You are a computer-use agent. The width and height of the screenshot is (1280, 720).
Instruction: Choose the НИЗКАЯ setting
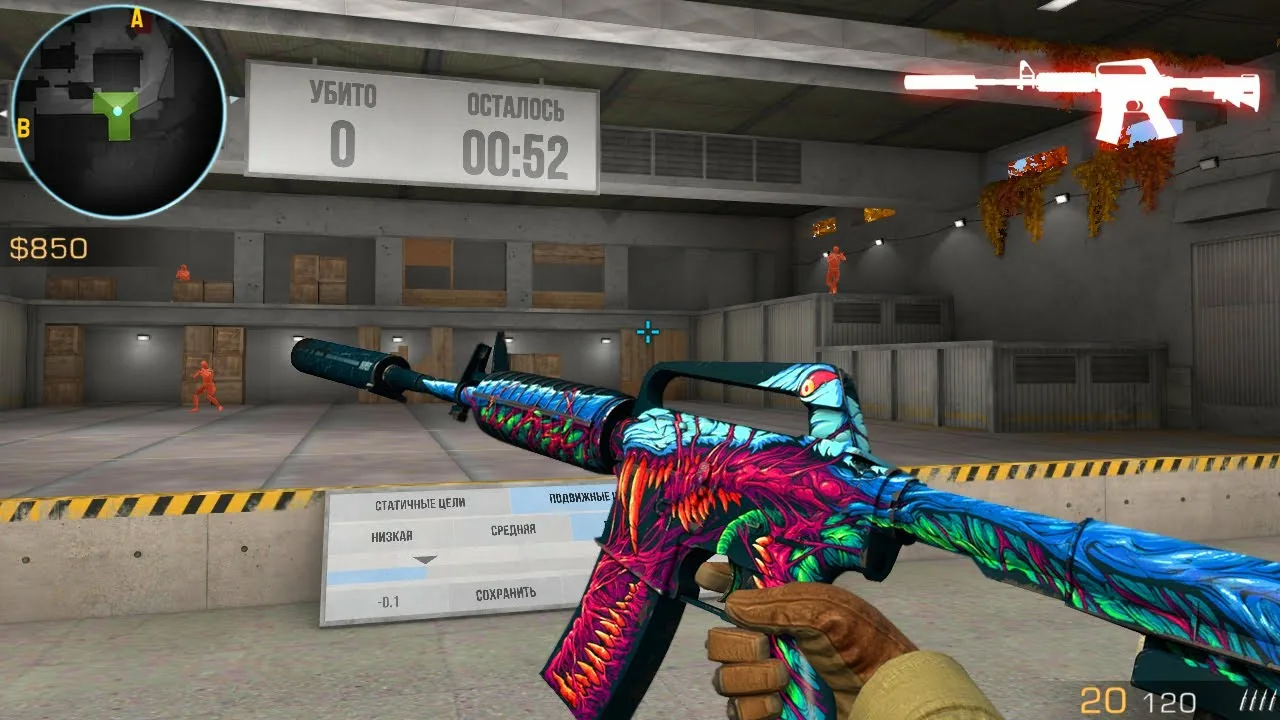(392, 536)
